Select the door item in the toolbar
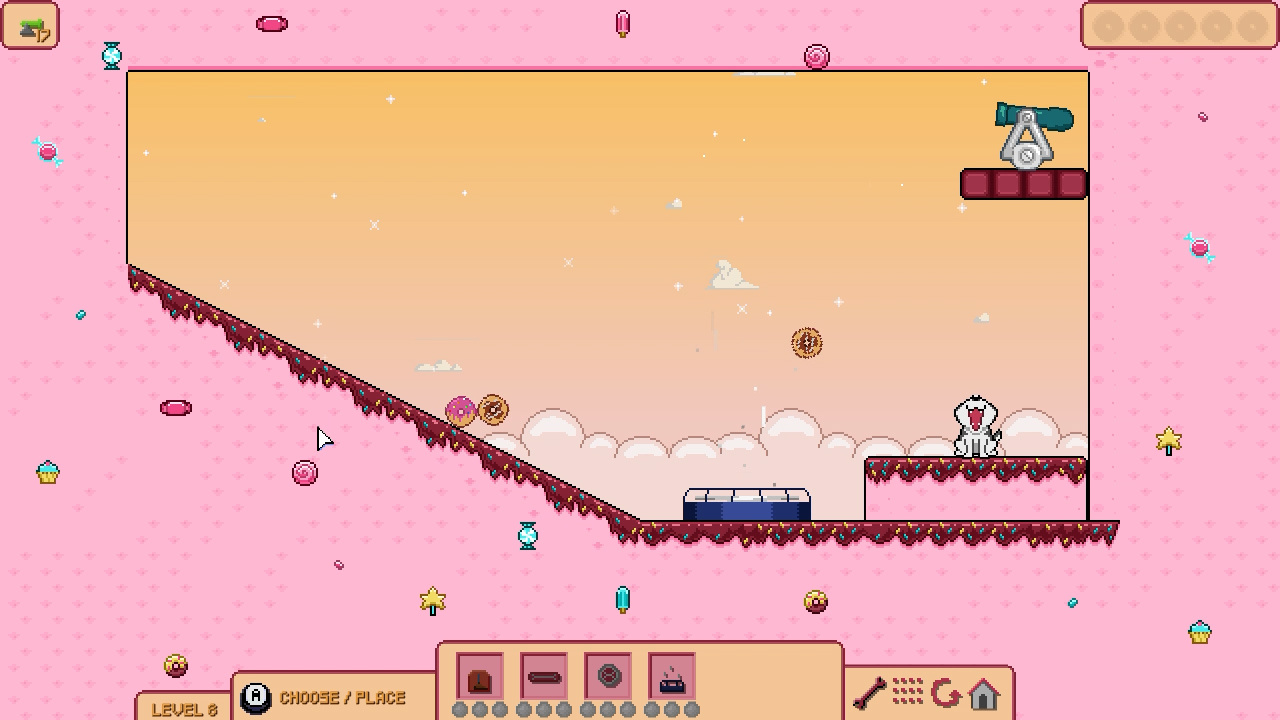Screen dimensions: 1280x720 (x=480, y=678)
